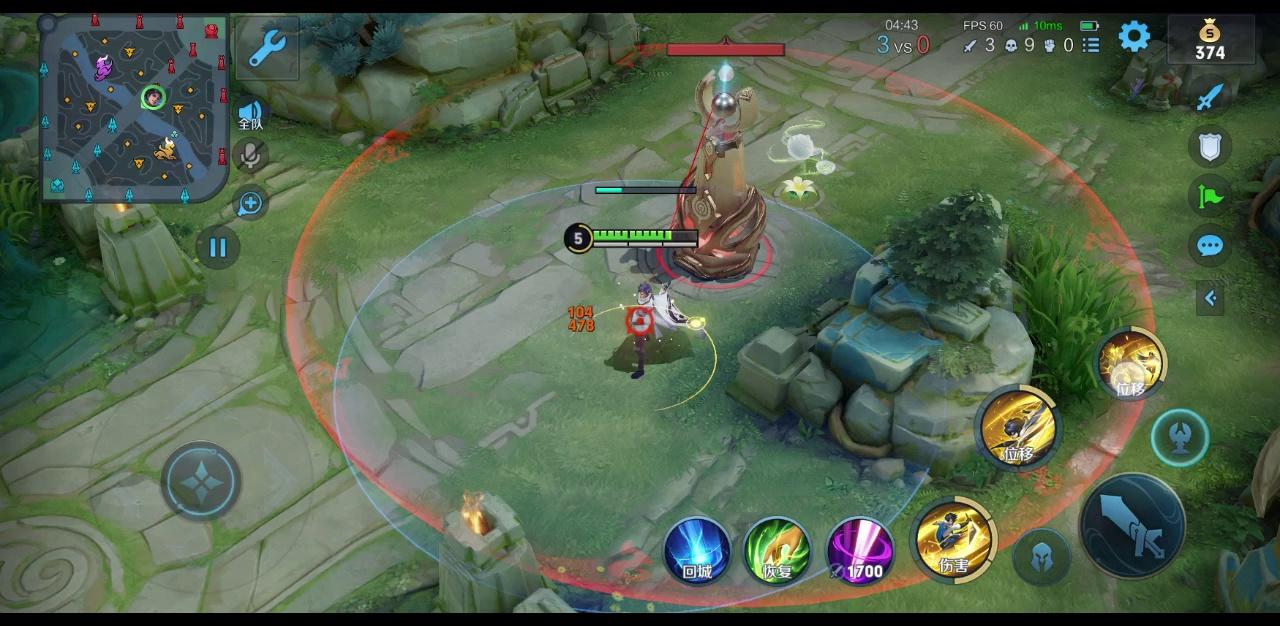Open the gold shop showing 374
This screenshot has width=1280, height=626.
[1209, 41]
